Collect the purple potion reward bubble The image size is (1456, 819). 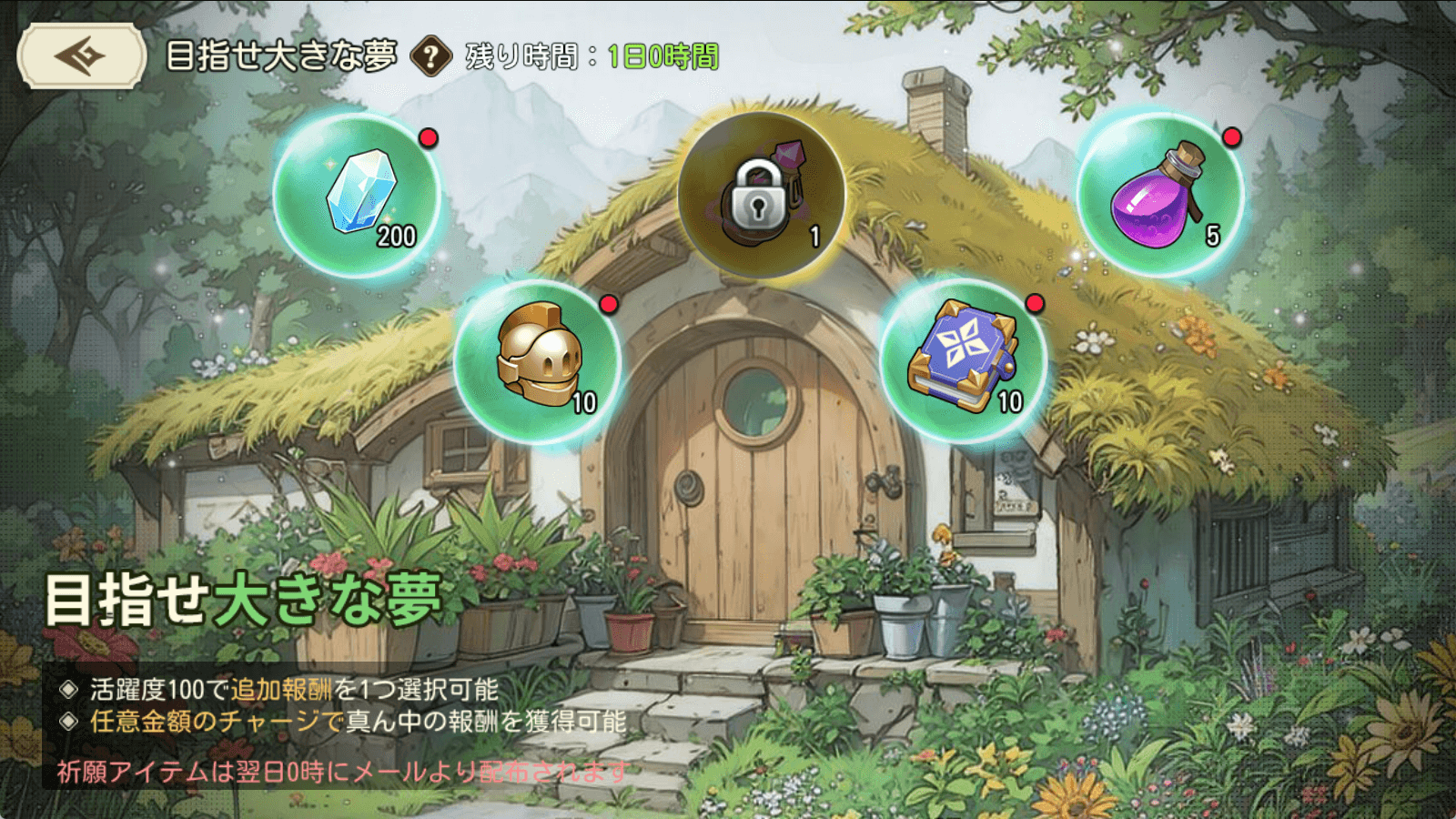1160,195
